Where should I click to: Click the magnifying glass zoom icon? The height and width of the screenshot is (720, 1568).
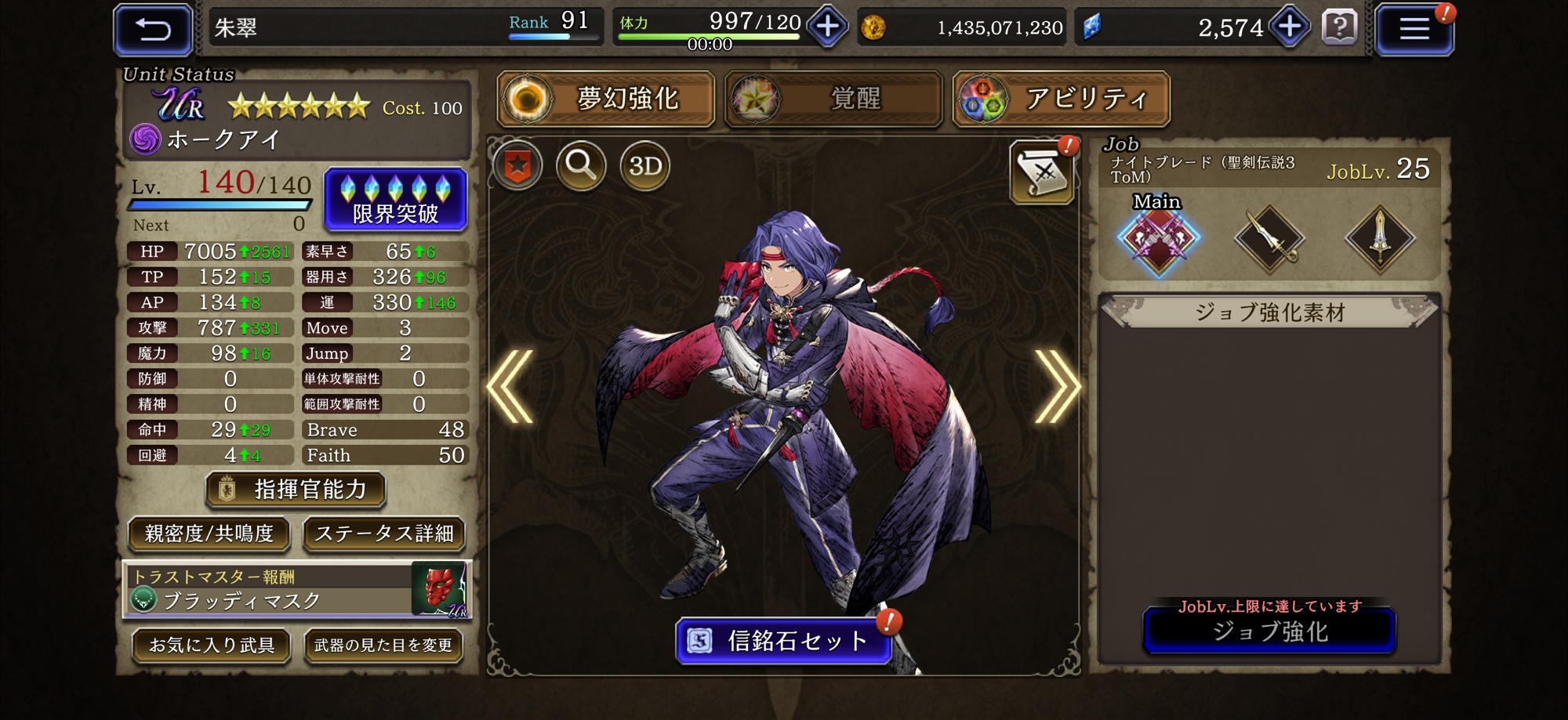pos(581,166)
